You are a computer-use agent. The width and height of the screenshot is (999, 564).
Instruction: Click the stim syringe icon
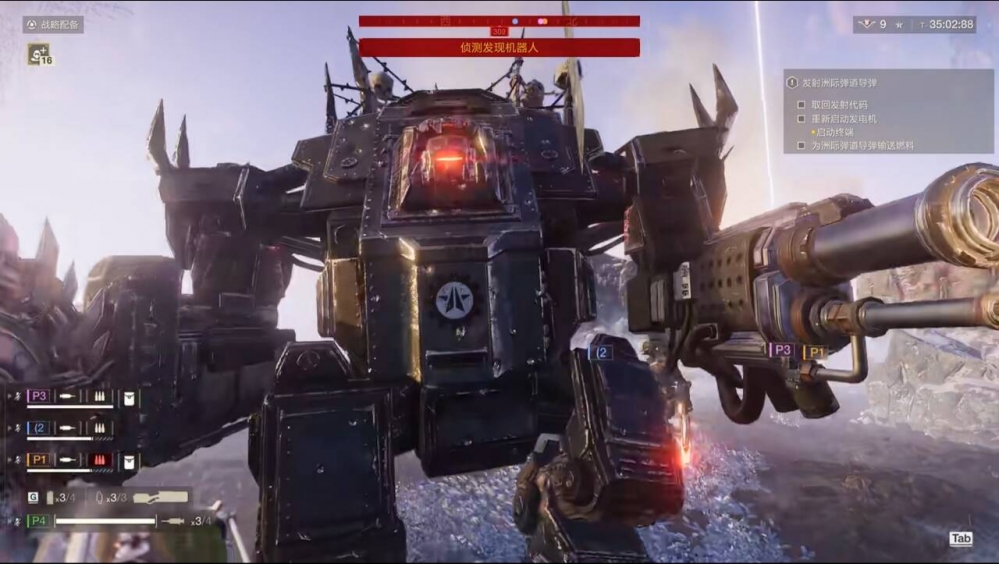tap(174, 521)
